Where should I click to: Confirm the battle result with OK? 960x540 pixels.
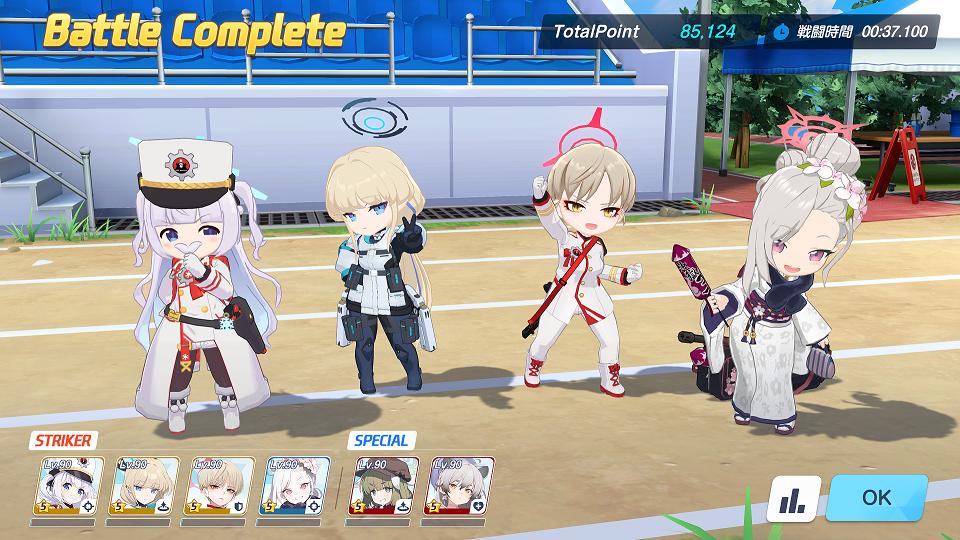click(876, 497)
